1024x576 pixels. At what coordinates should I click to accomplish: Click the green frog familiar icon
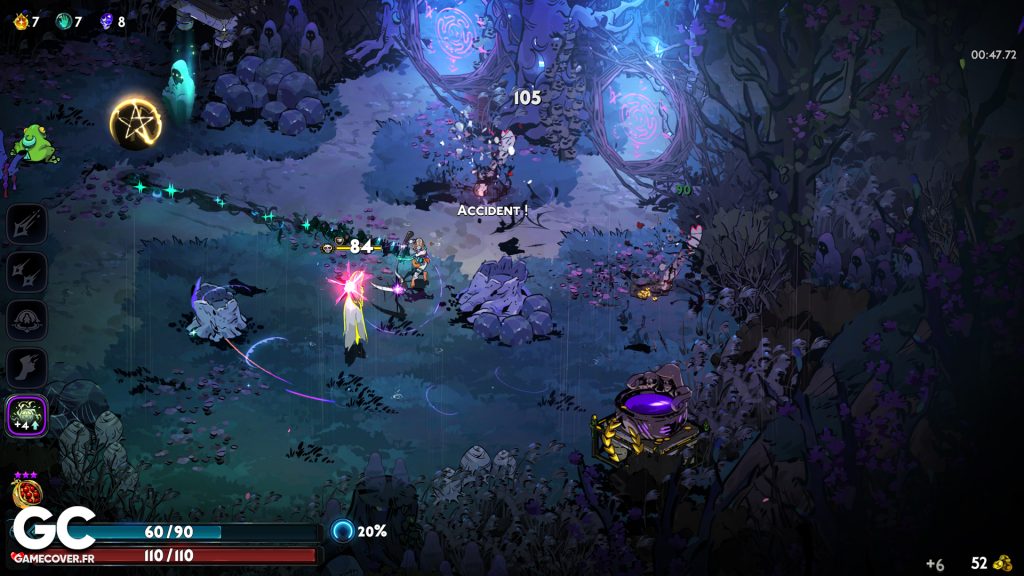[34, 145]
